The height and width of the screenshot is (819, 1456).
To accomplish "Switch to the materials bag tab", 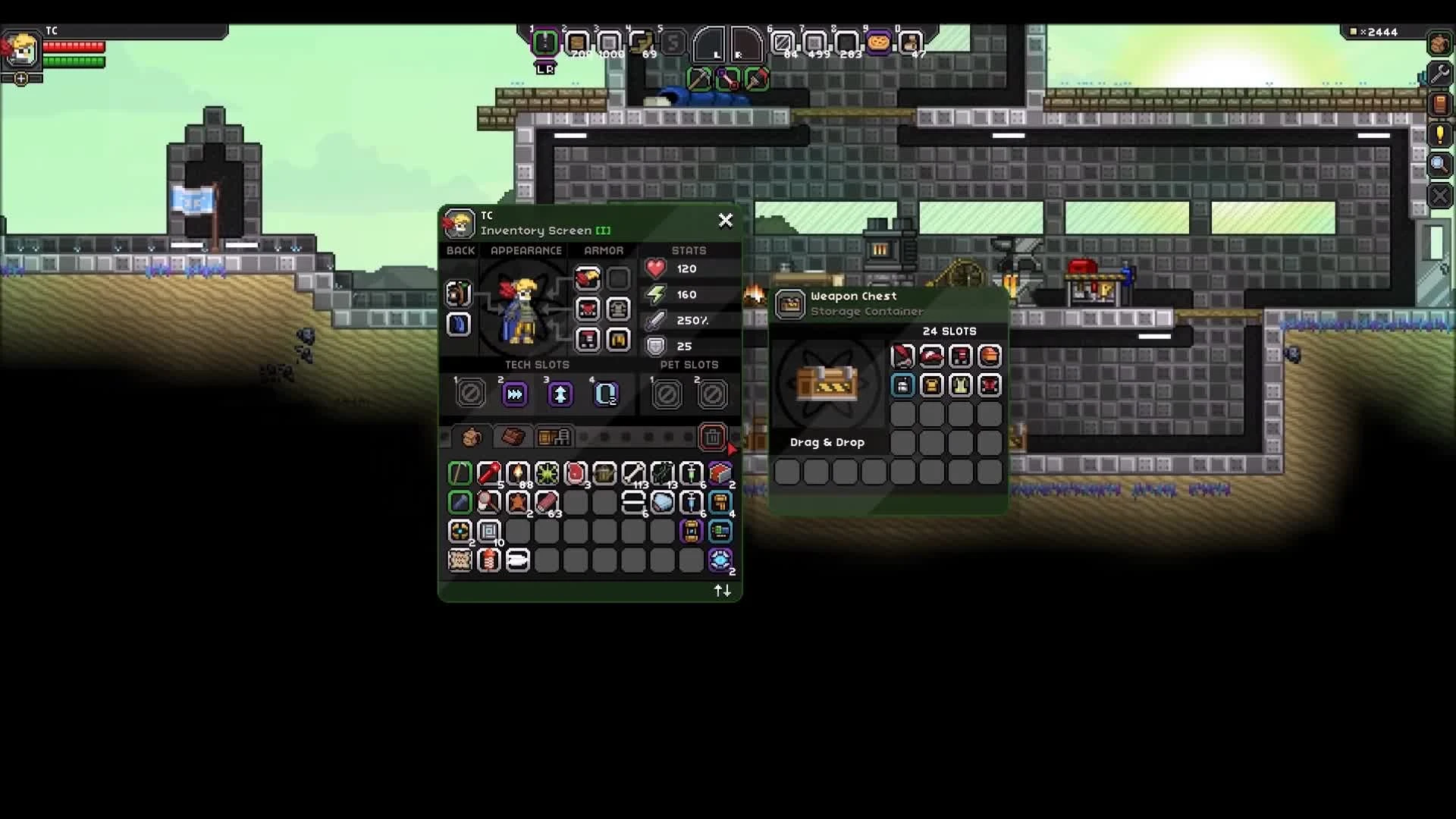I will pyautogui.click(x=513, y=437).
